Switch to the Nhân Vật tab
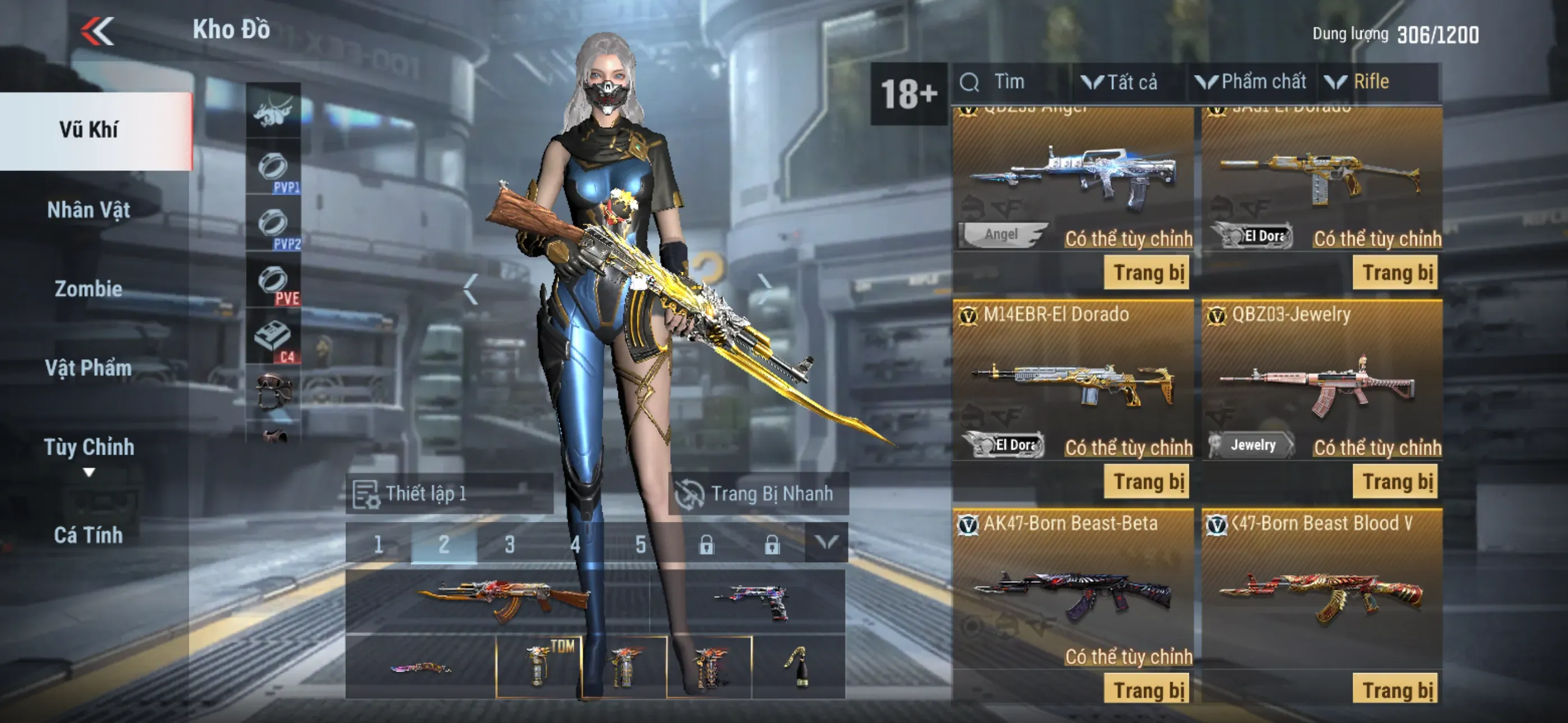The image size is (1568, 723). 89,210
